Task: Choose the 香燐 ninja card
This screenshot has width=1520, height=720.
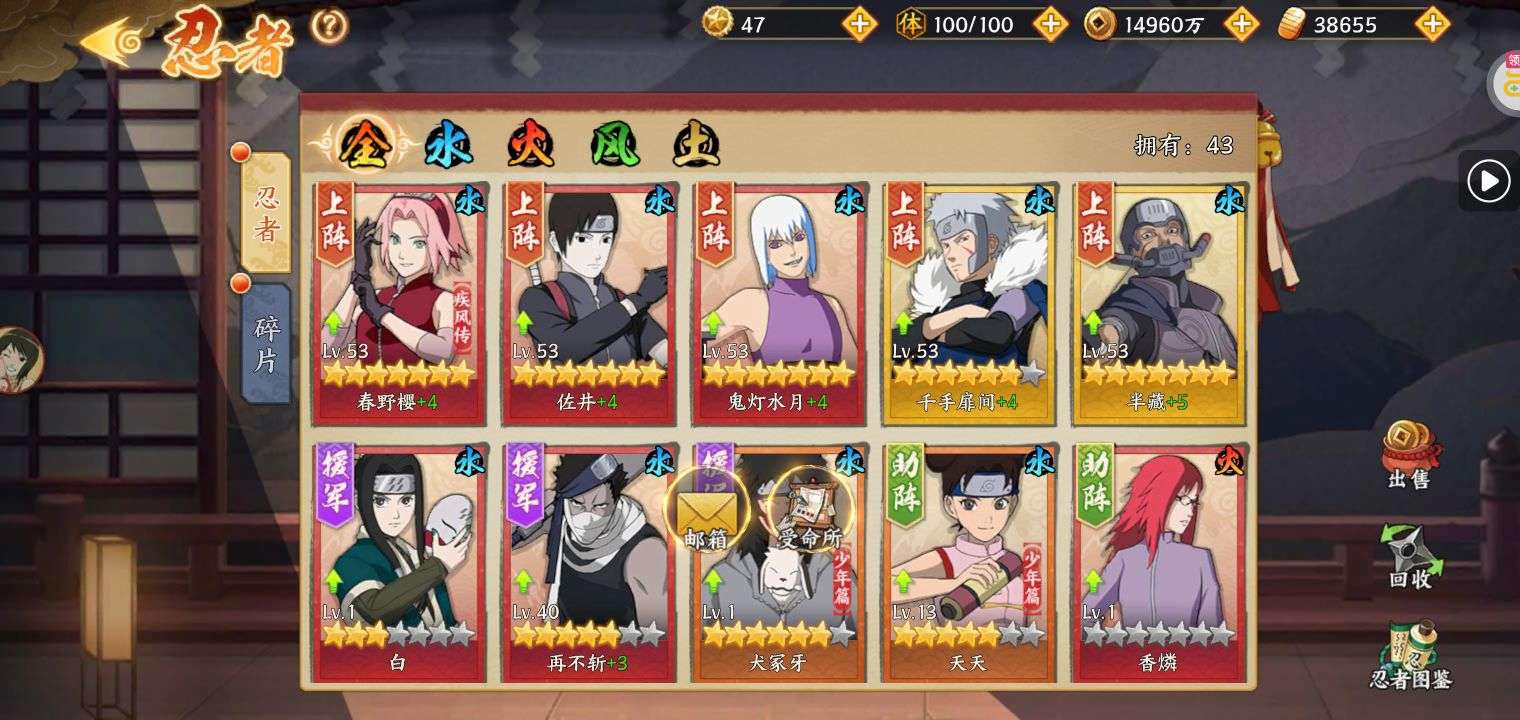Action: pos(1158,562)
